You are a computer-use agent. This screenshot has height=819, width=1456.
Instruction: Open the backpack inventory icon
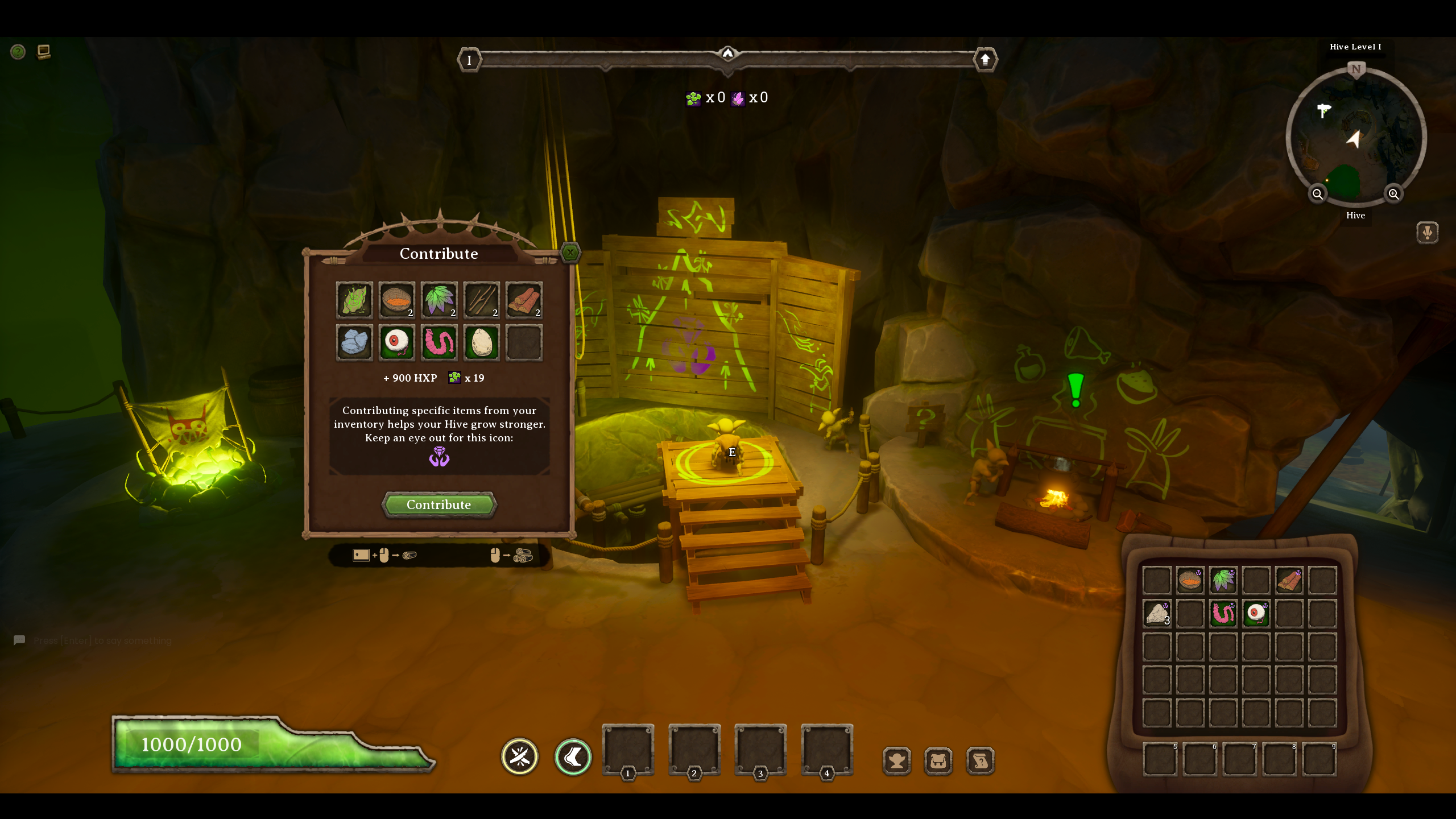(938, 759)
